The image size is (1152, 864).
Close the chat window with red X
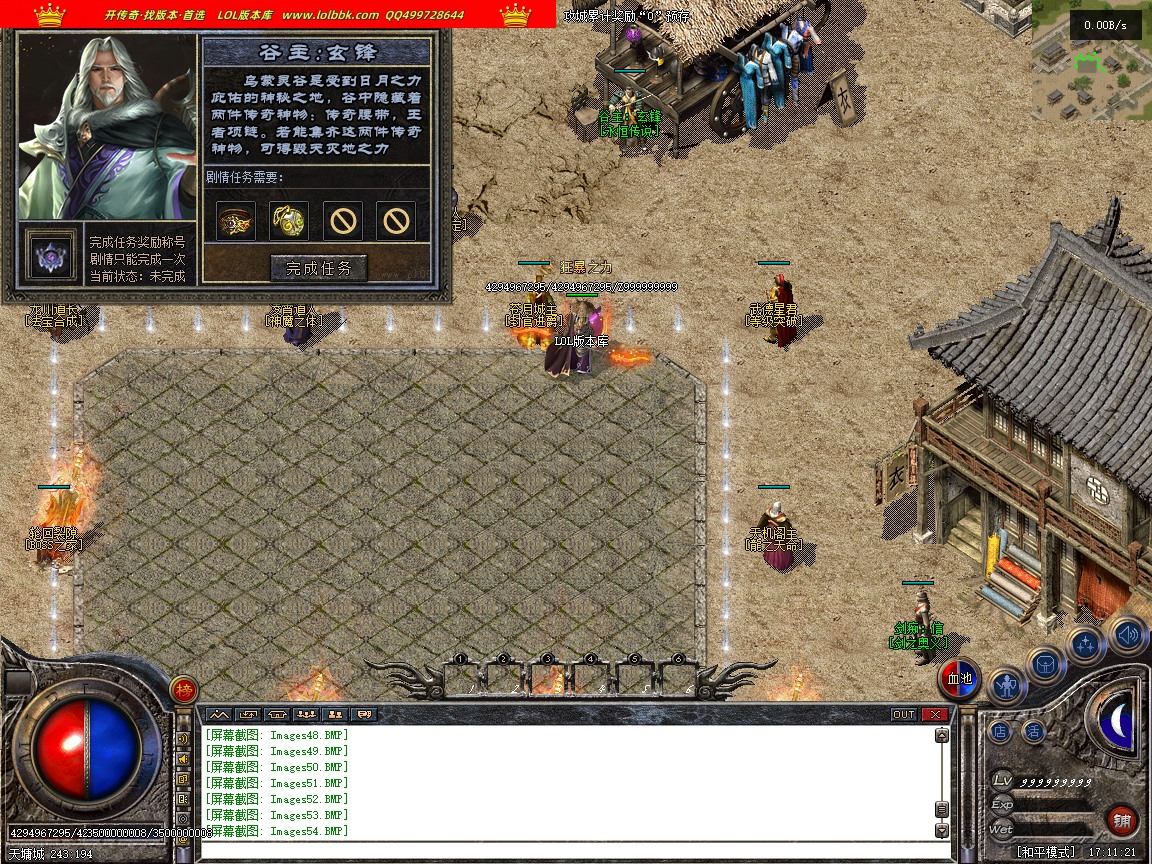(934, 714)
